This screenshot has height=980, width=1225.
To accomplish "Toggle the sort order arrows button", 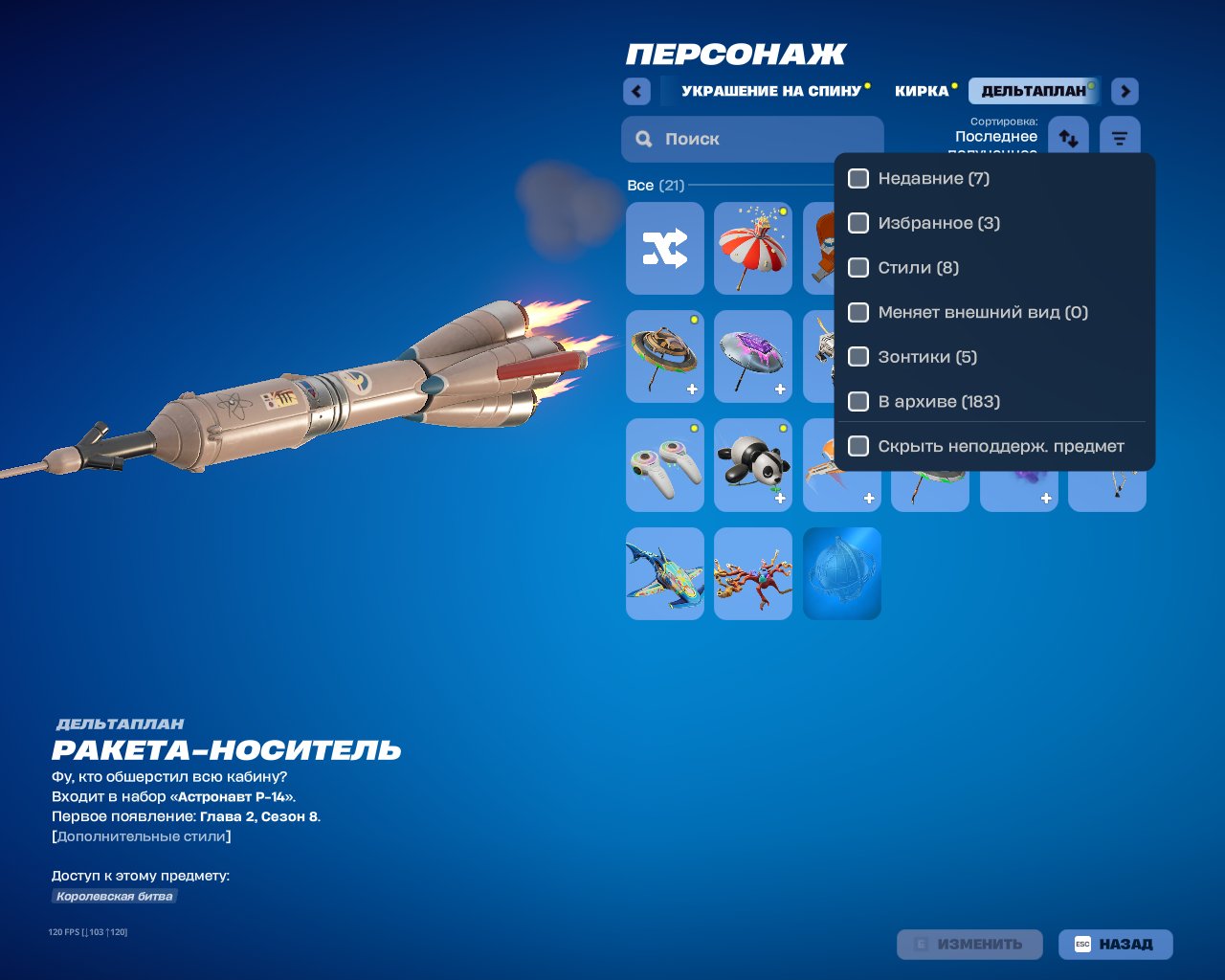I will [x=1068, y=138].
